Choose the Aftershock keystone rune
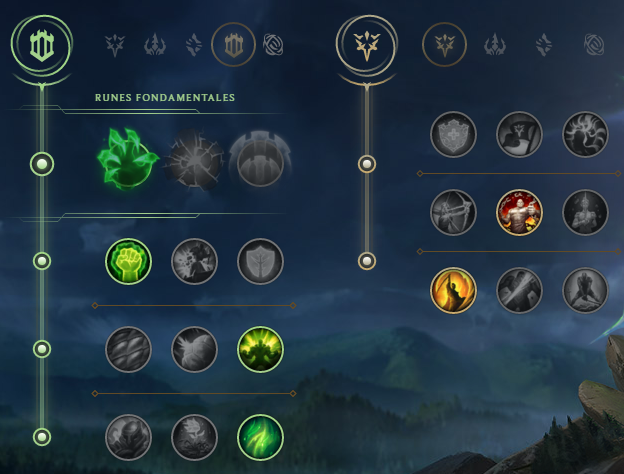 coord(193,160)
